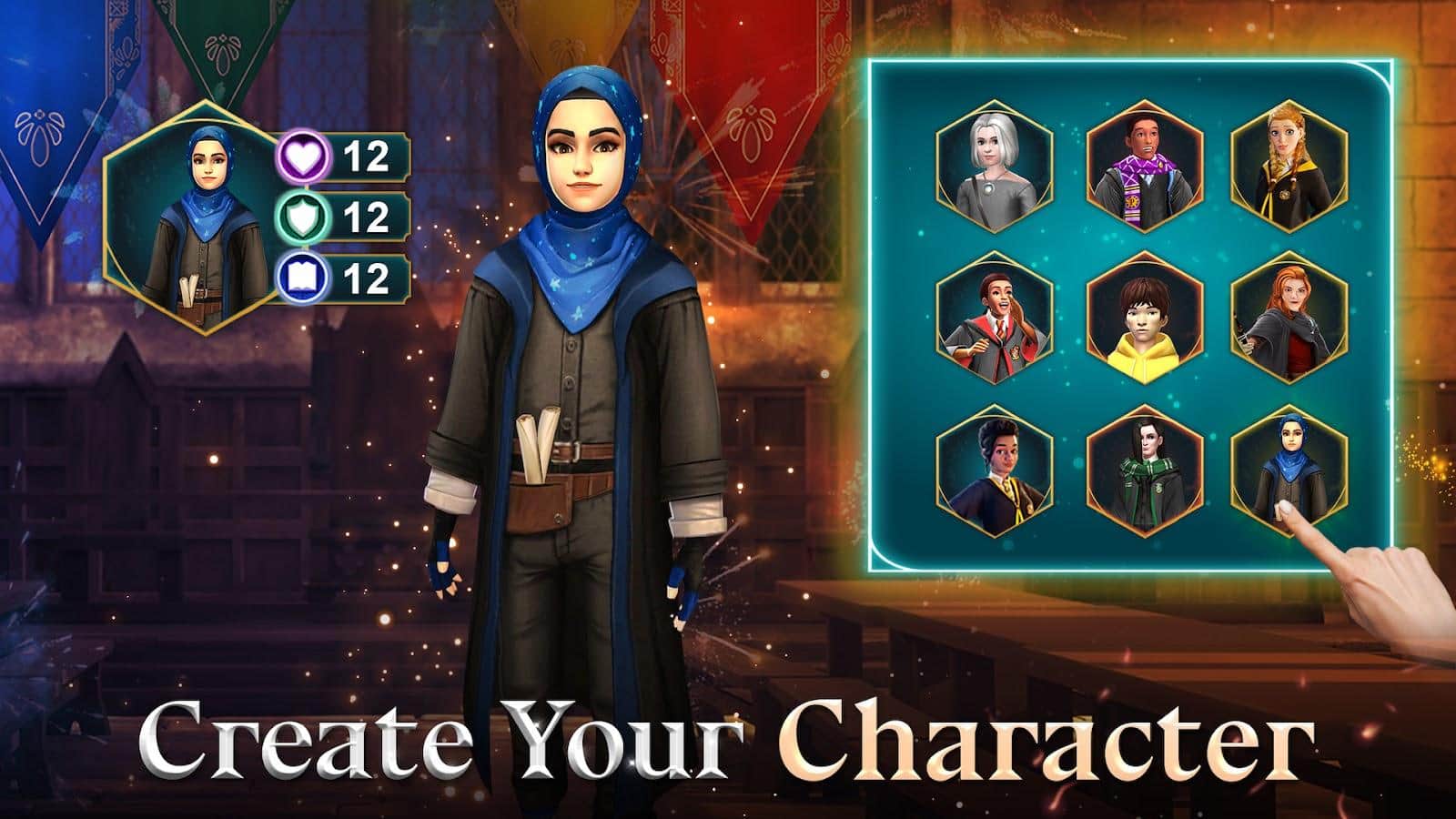
Task: Click the heart stat value showing 12
Action: click(x=364, y=157)
